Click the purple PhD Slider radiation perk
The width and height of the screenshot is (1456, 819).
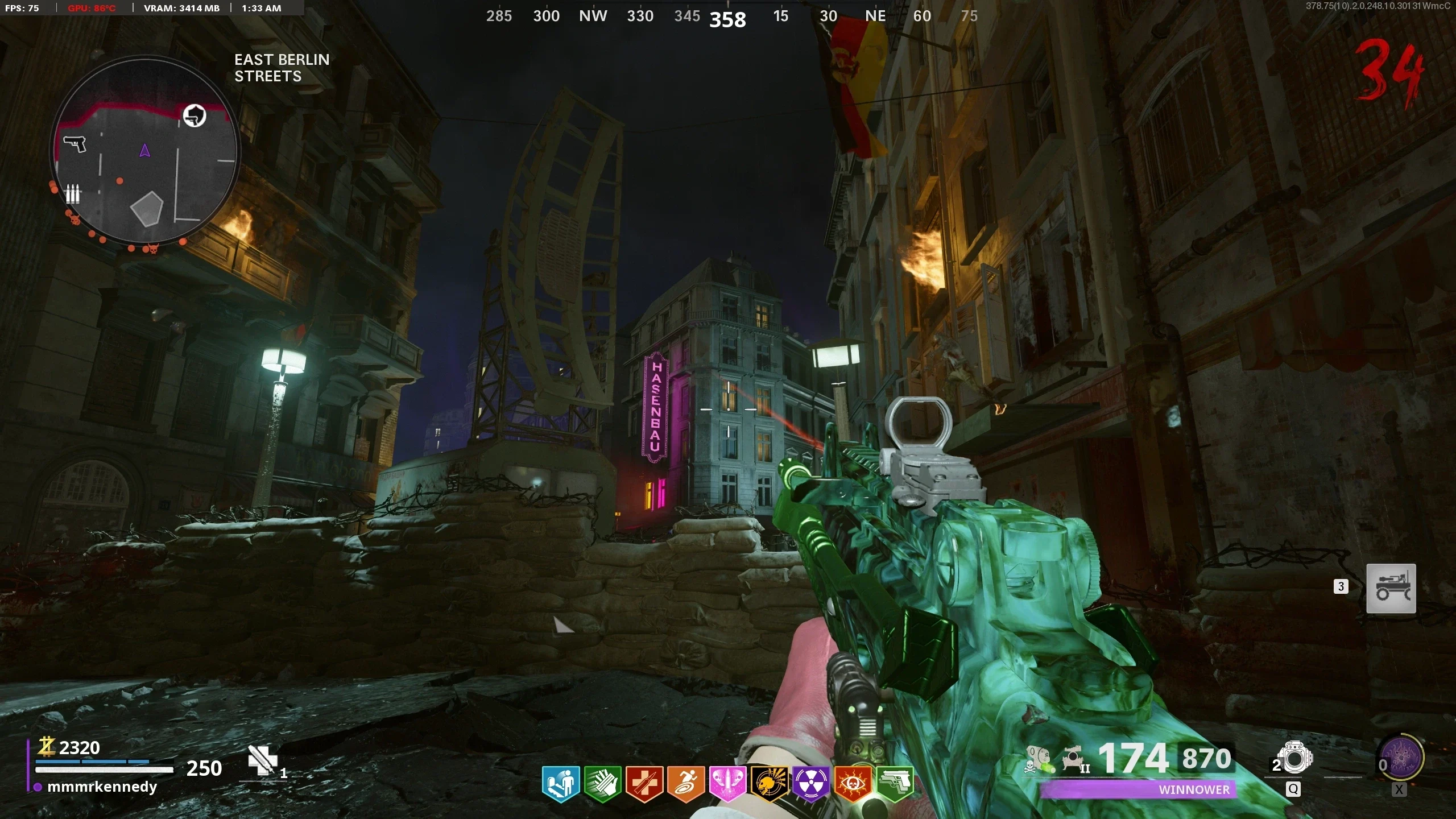(811, 784)
